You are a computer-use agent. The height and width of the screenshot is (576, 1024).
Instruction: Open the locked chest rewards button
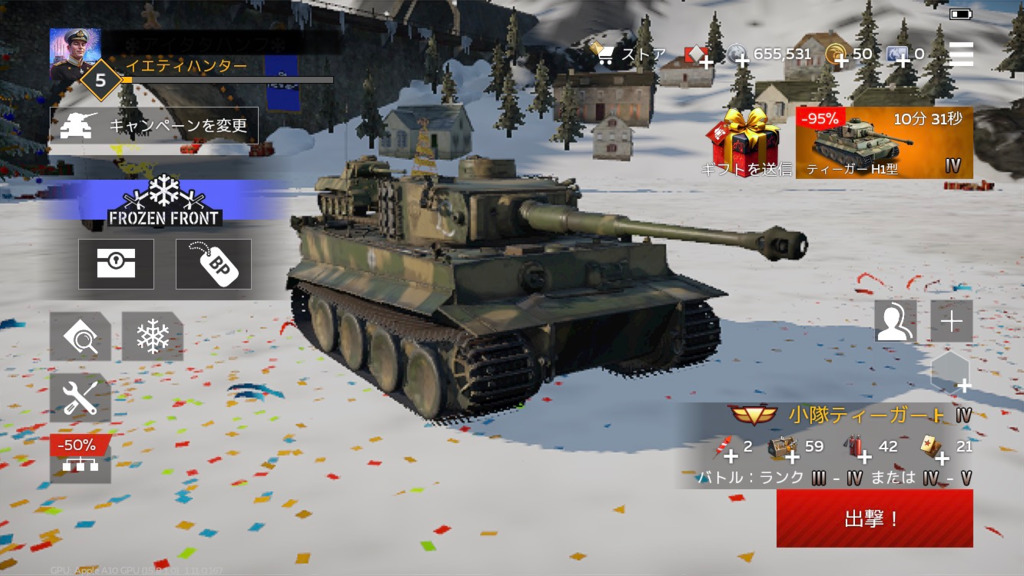116,264
